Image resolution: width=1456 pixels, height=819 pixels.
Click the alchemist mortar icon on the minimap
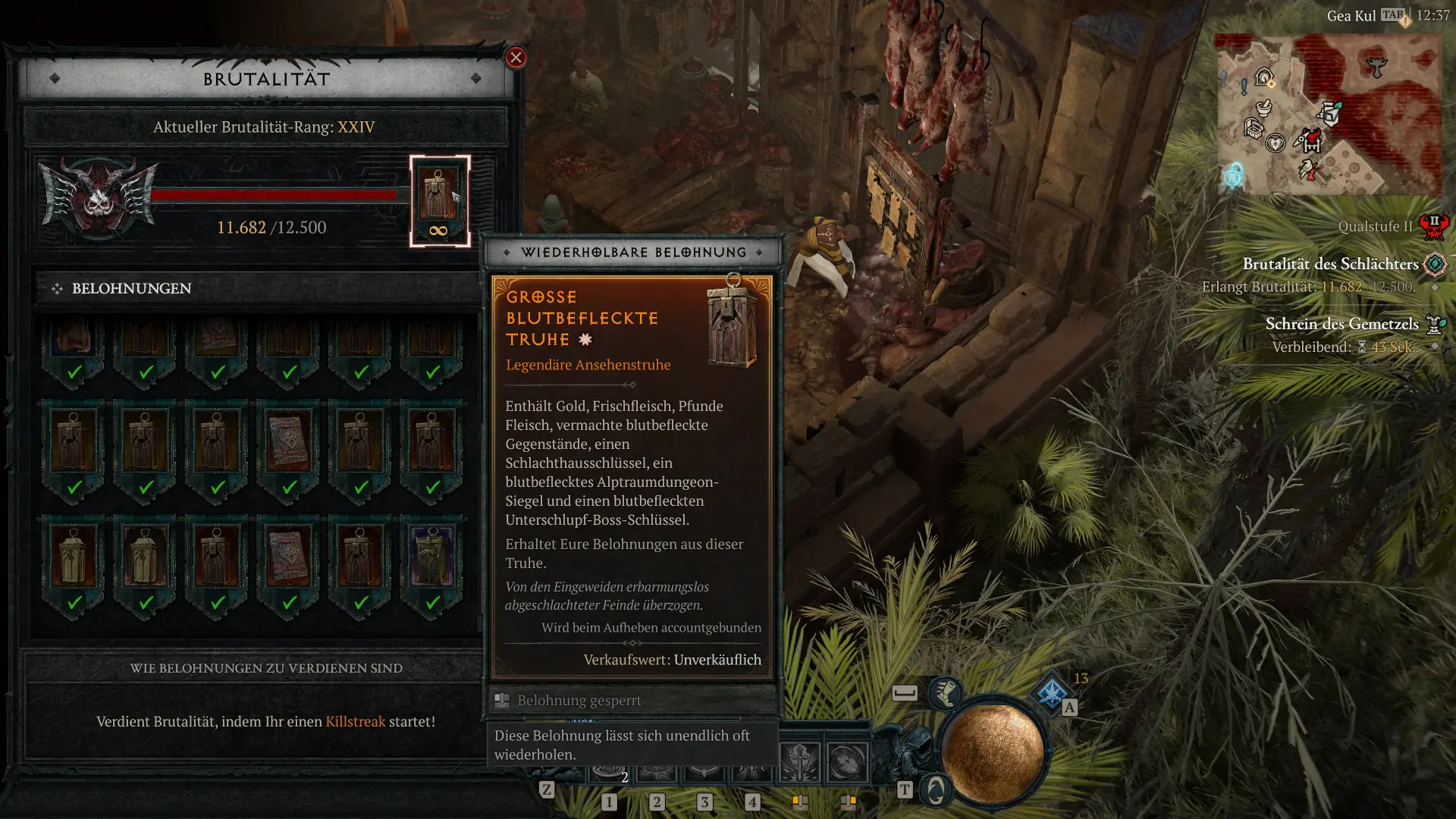click(x=1263, y=108)
